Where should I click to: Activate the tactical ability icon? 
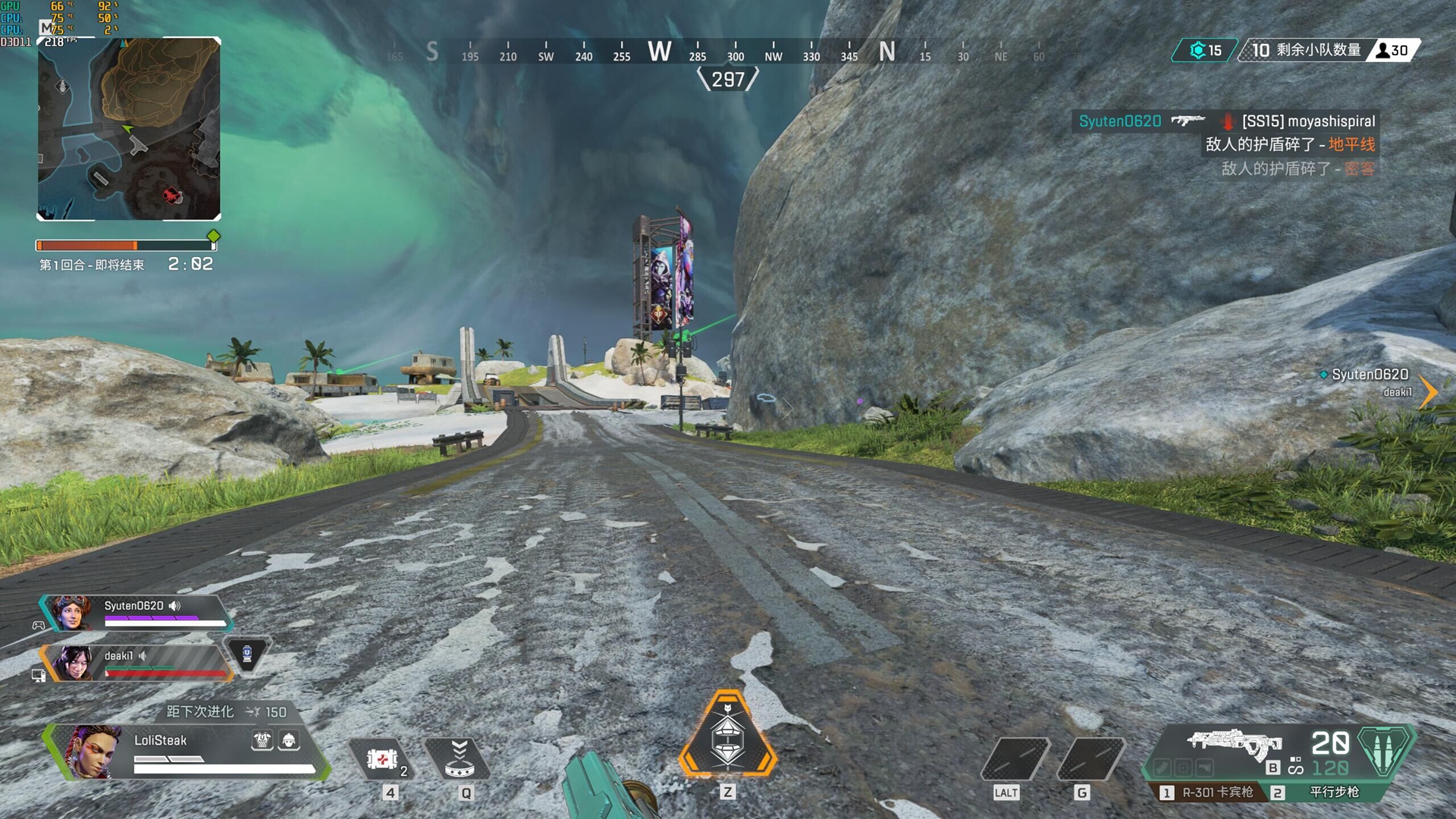tap(459, 759)
